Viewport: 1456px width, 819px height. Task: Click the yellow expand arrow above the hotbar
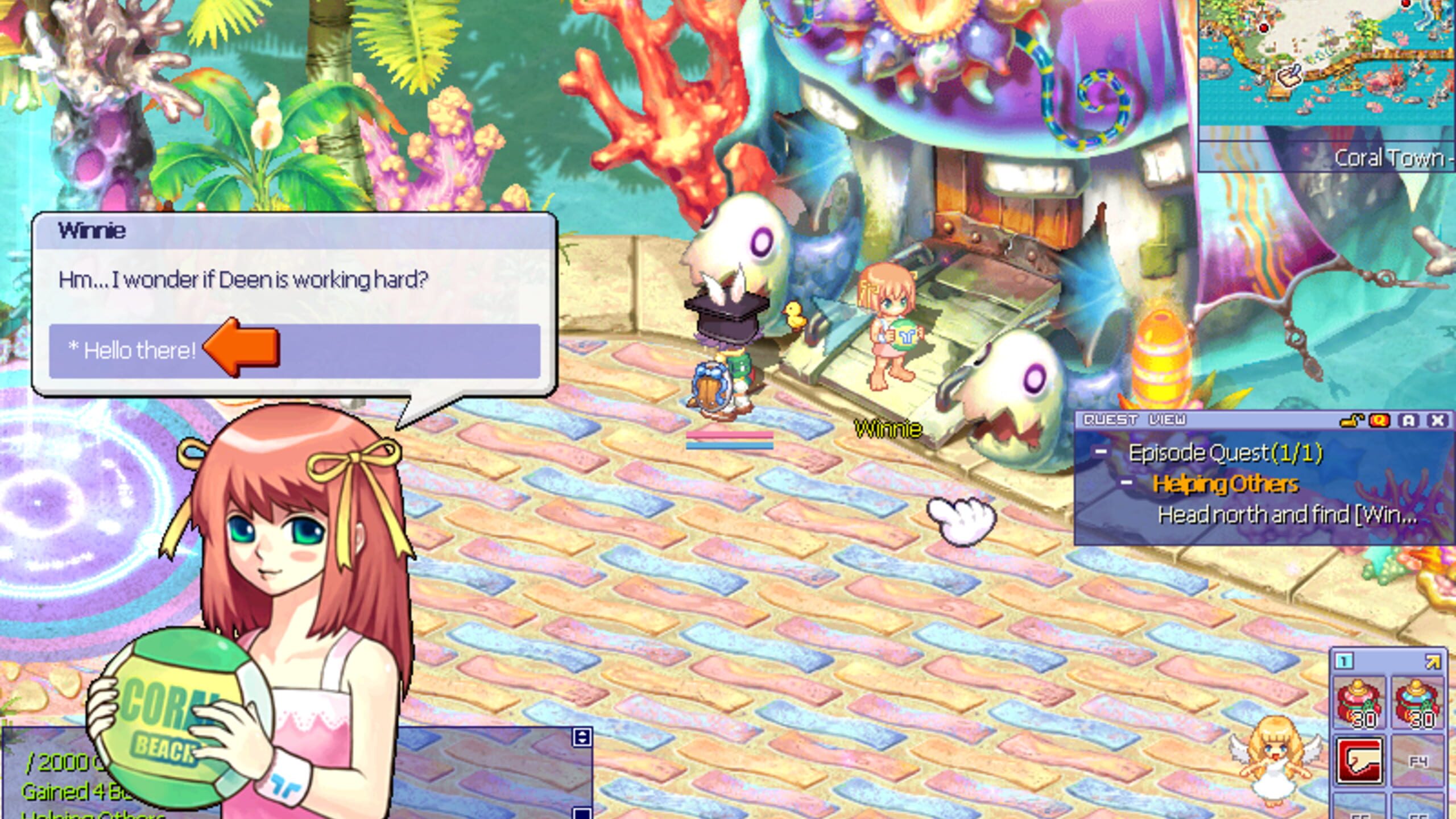coord(1432,661)
